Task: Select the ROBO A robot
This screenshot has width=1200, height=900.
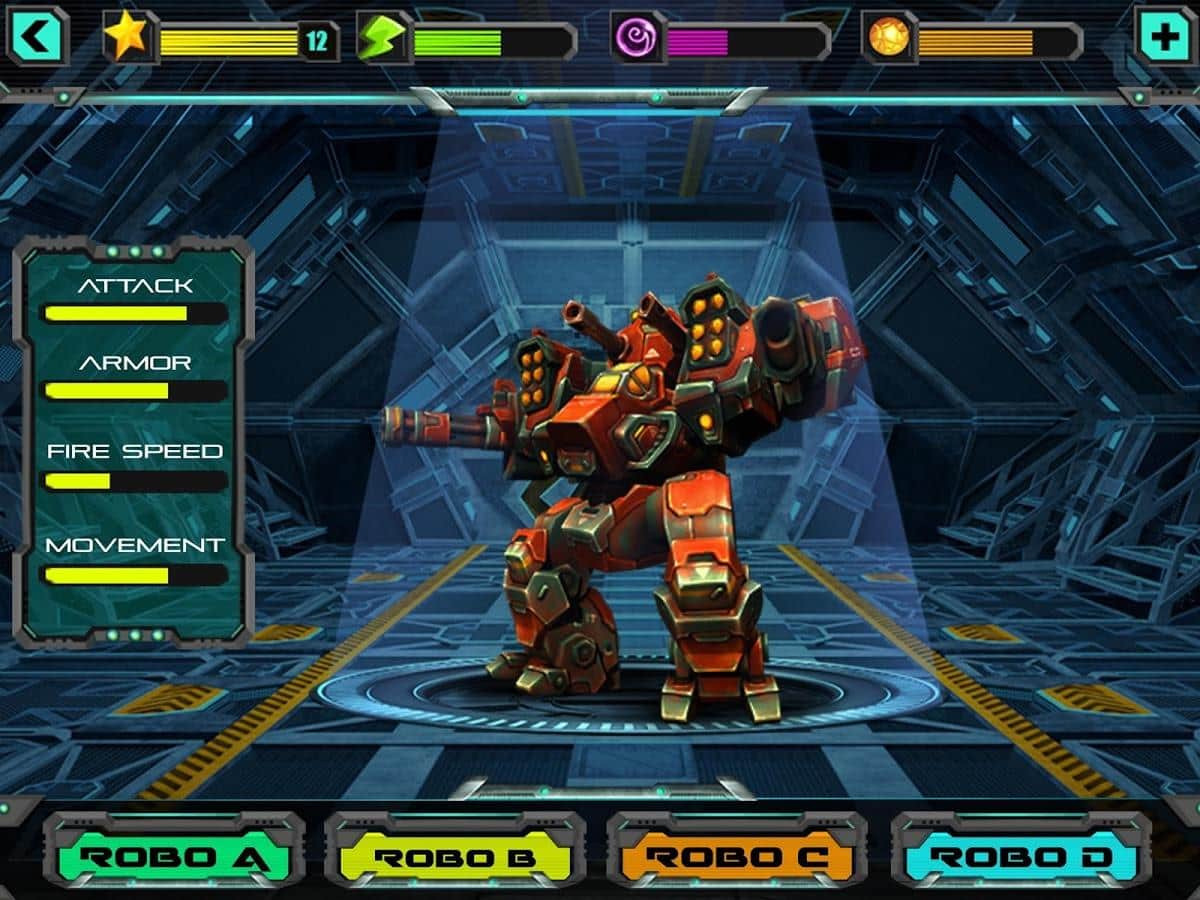Action: pos(173,856)
